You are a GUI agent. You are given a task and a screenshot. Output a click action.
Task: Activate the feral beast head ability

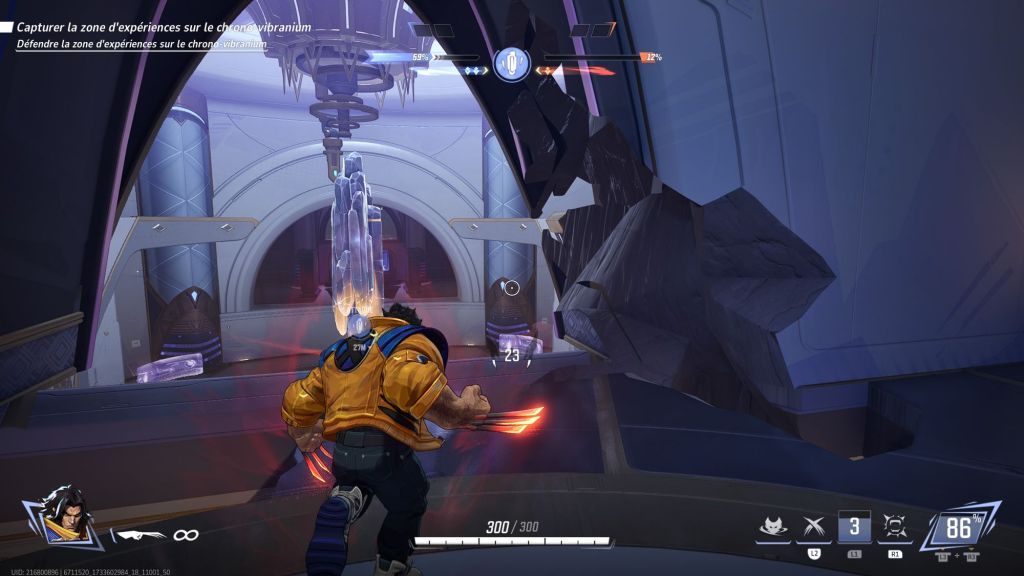coord(771,526)
